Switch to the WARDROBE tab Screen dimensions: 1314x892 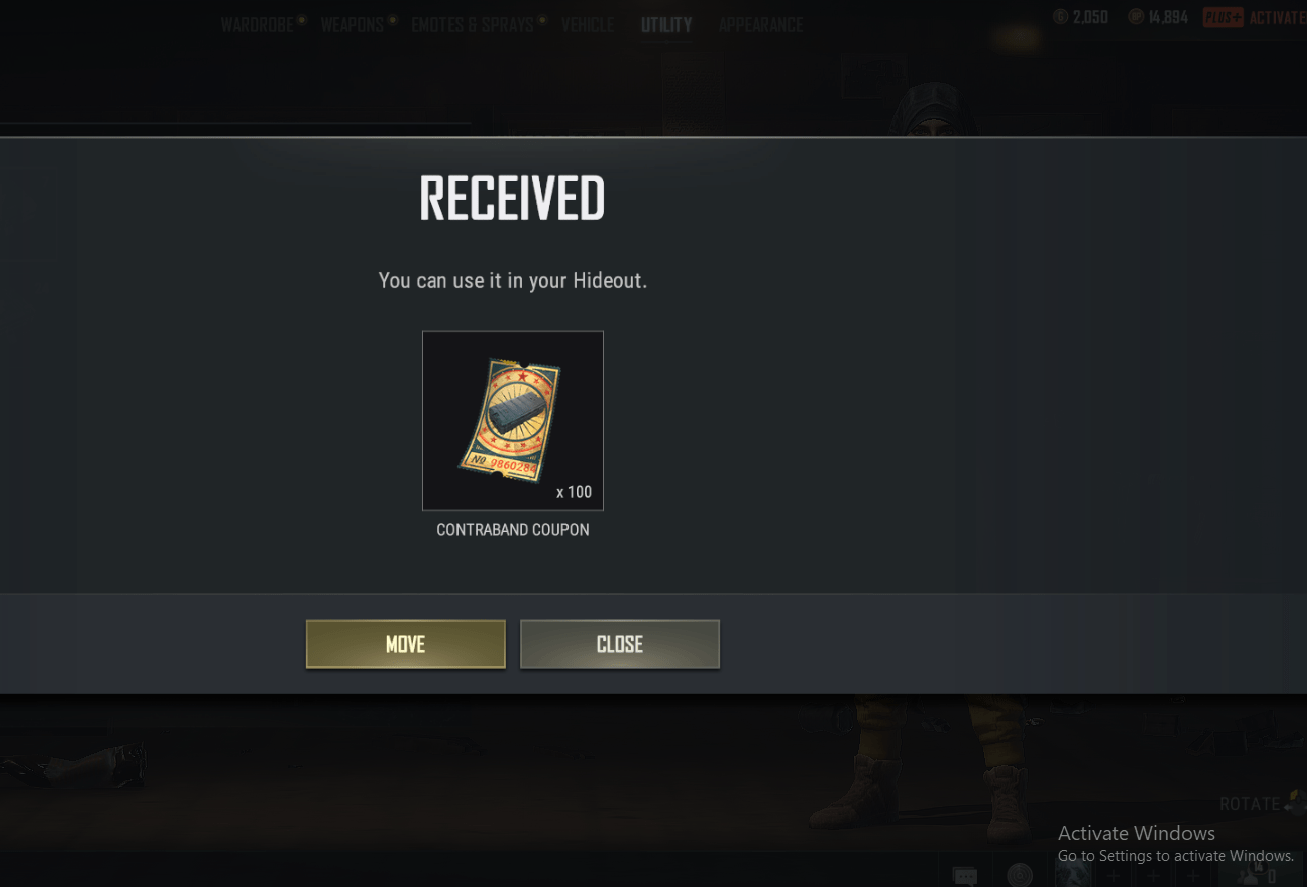[x=257, y=24]
